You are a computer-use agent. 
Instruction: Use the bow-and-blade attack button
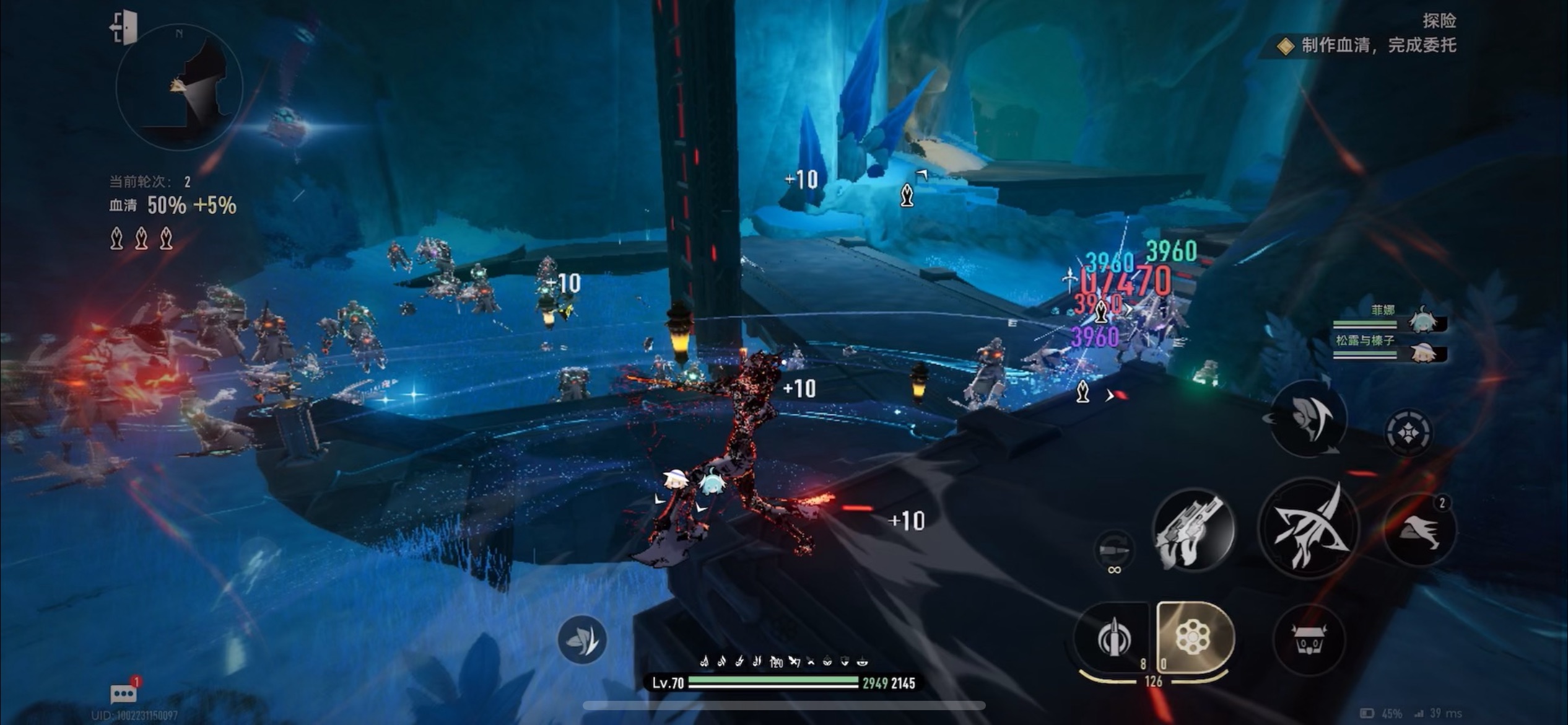pyautogui.click(x=1309, y=529)
